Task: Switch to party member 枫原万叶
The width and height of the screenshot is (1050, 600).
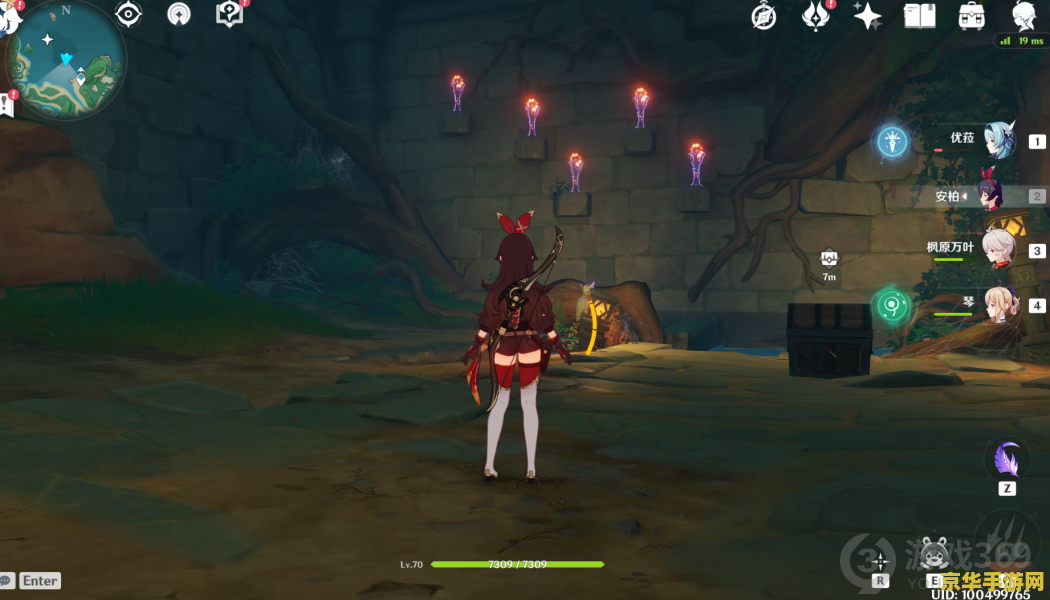Action: click(x=997, y=250)
